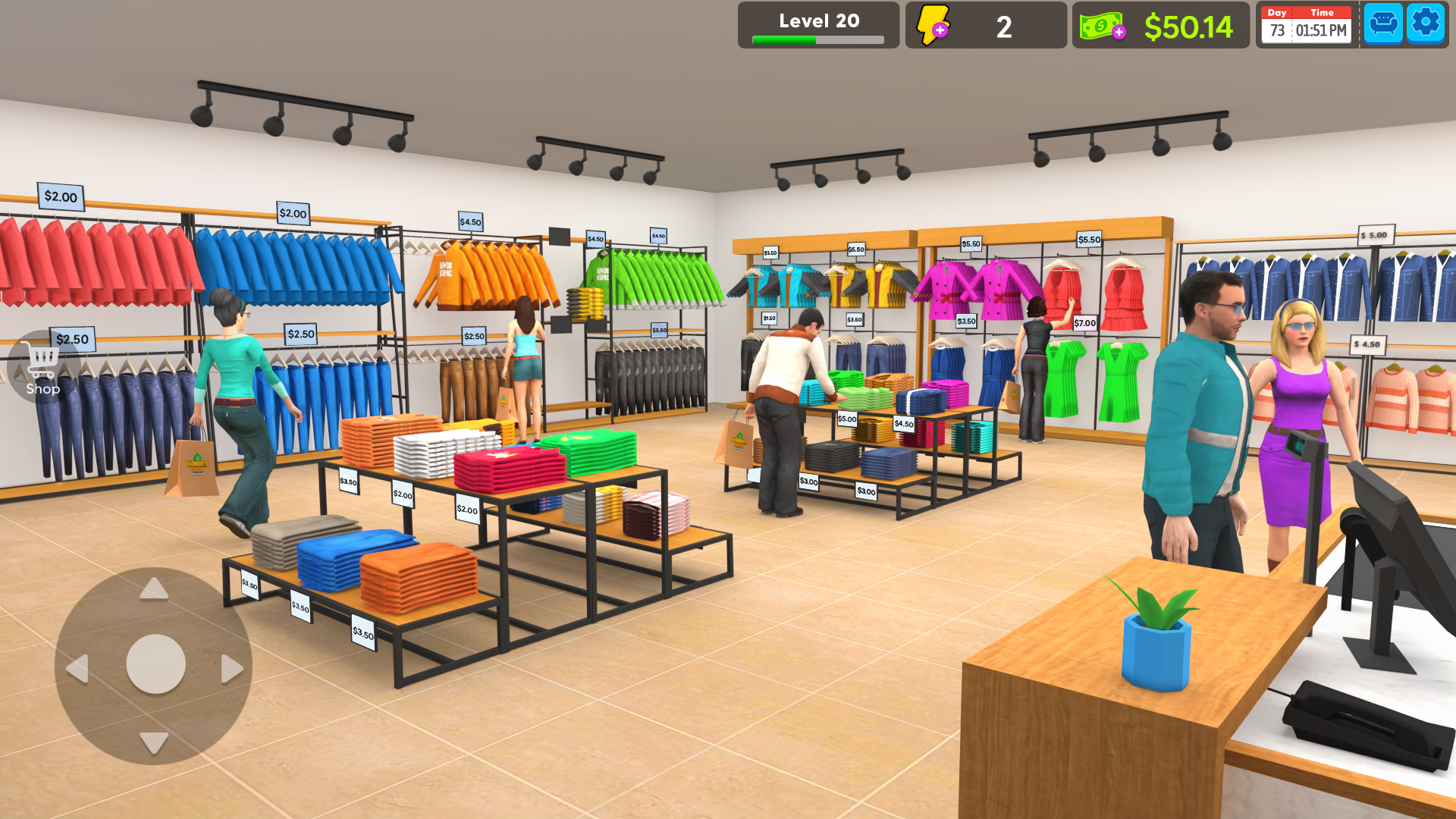Tap the green cash icon to add money

coord(1100,25)
